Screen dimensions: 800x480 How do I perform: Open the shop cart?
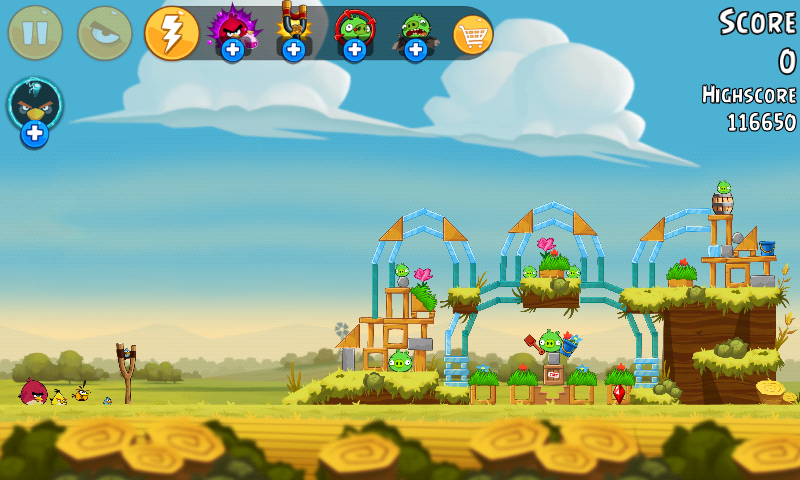click(473, 34)
